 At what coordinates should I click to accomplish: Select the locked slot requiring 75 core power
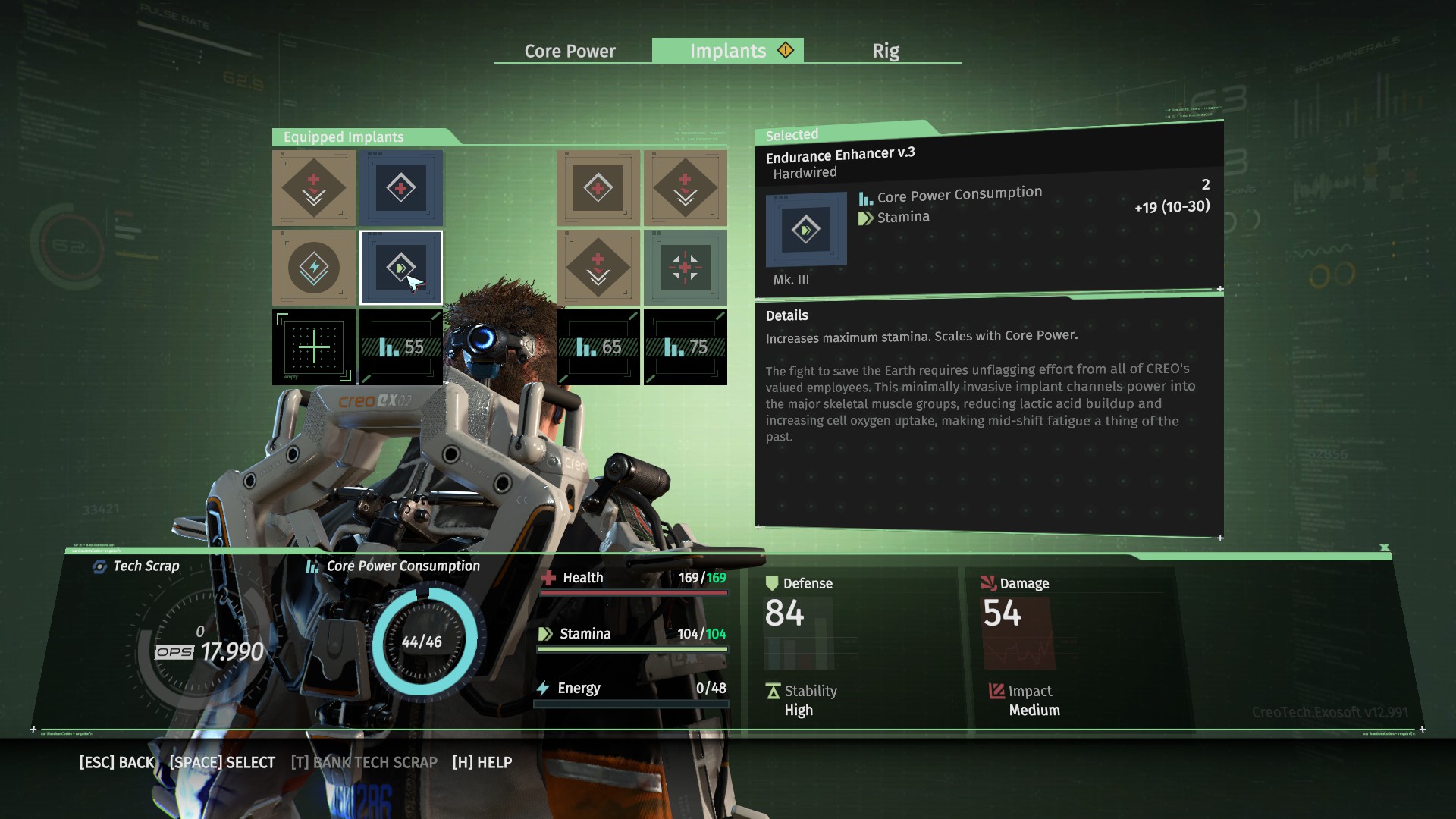pos(685,347)
